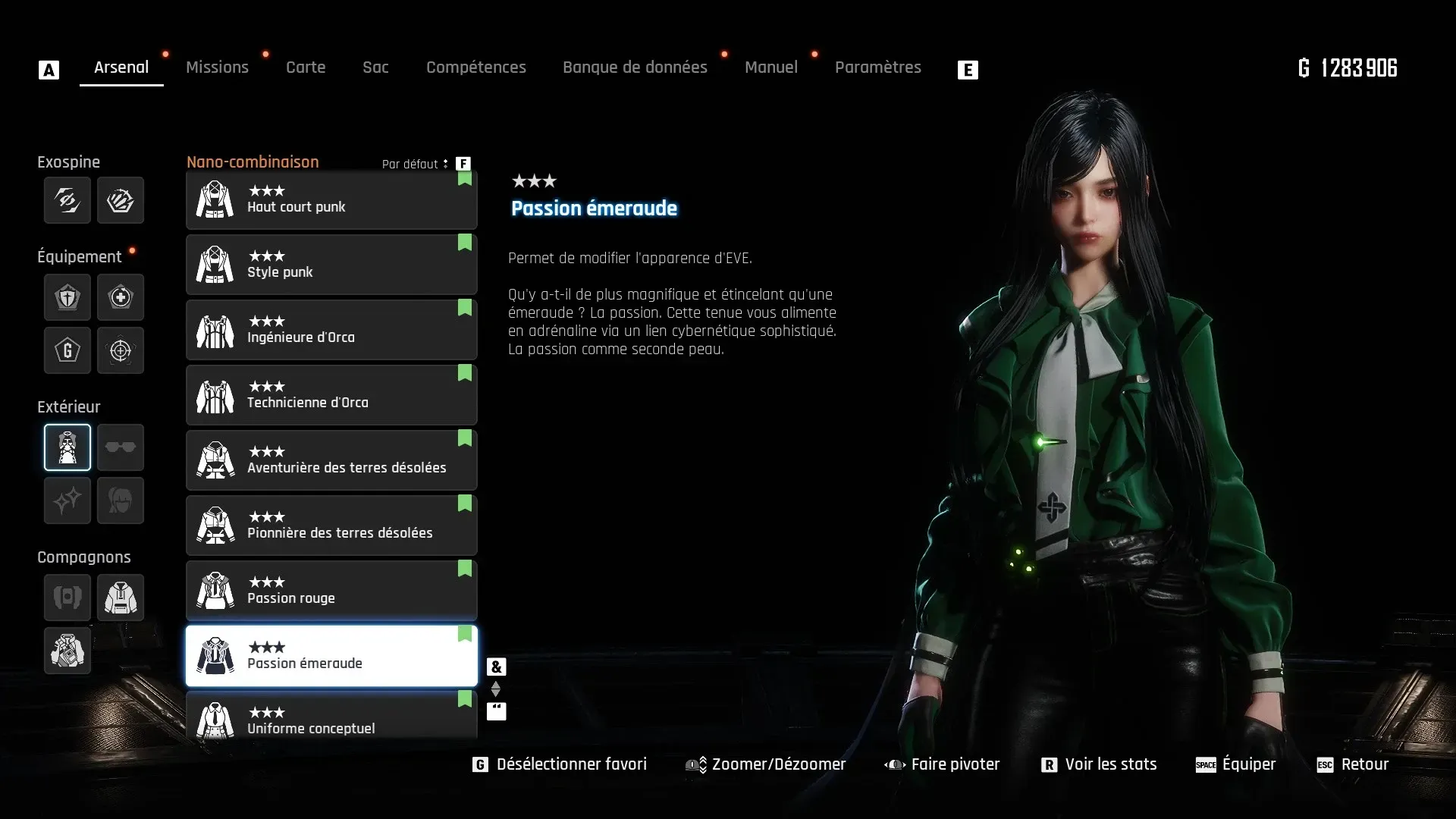Image resolution: width=1456 pixels, height=819 pixels.
Task: Select the Style punk outfit
Action: click(x=331, y=265)
